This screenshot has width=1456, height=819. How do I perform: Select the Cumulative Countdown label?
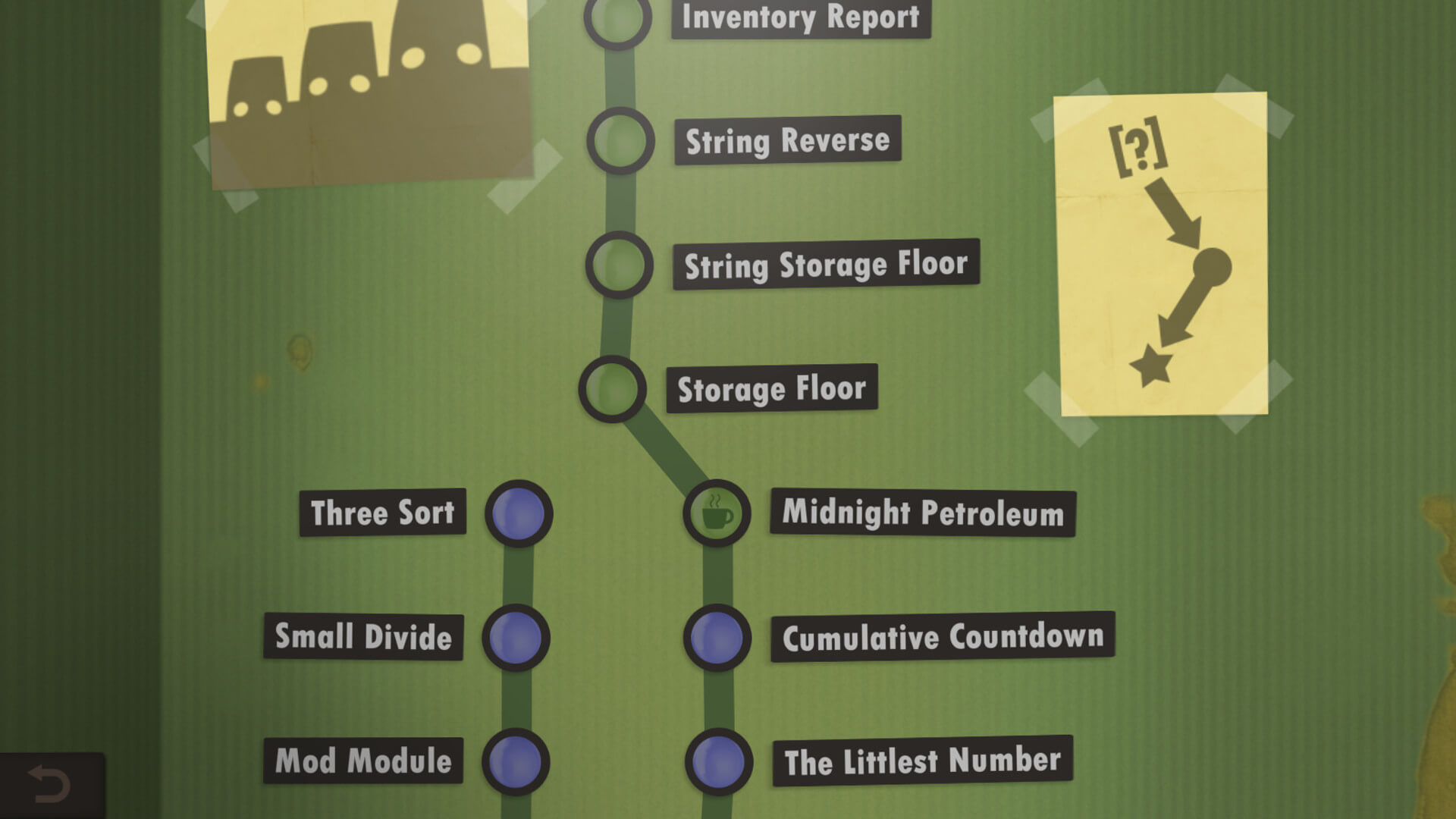point(943,637)
